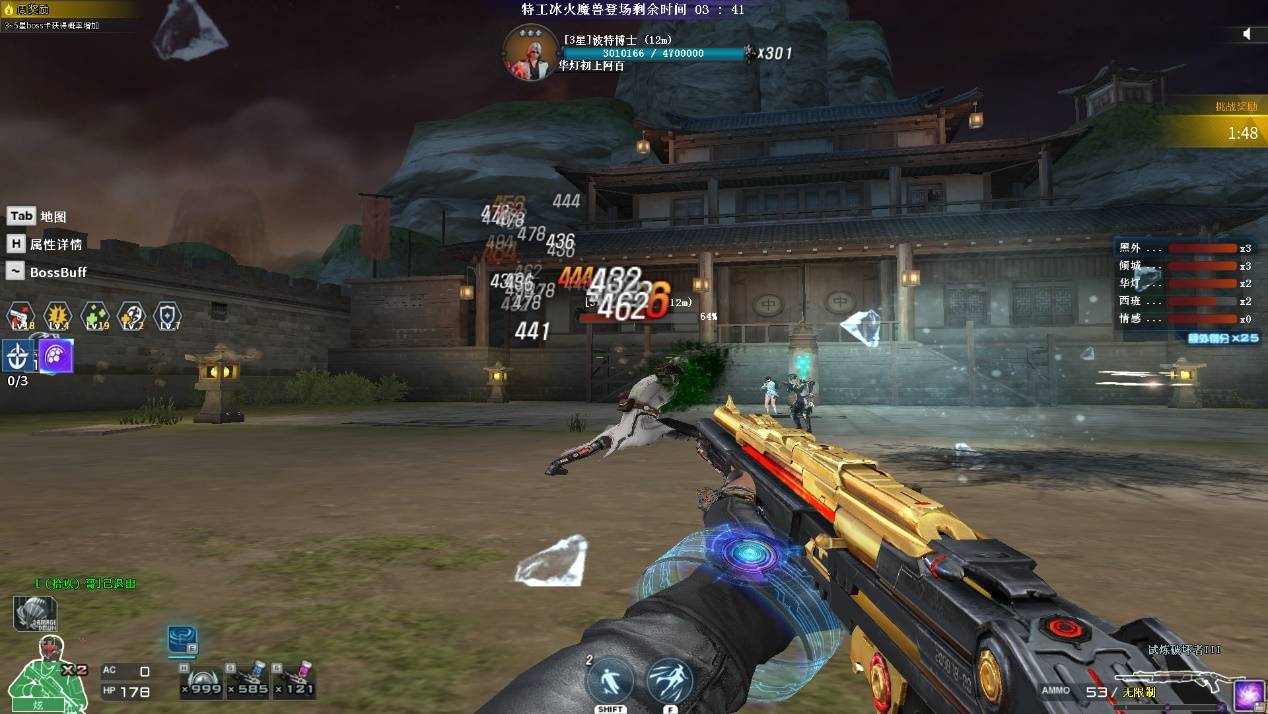The height and width of the screenshot is (714, 1268).
Task: Select the silver helmet item slot x999
Action: pos(203,678)
